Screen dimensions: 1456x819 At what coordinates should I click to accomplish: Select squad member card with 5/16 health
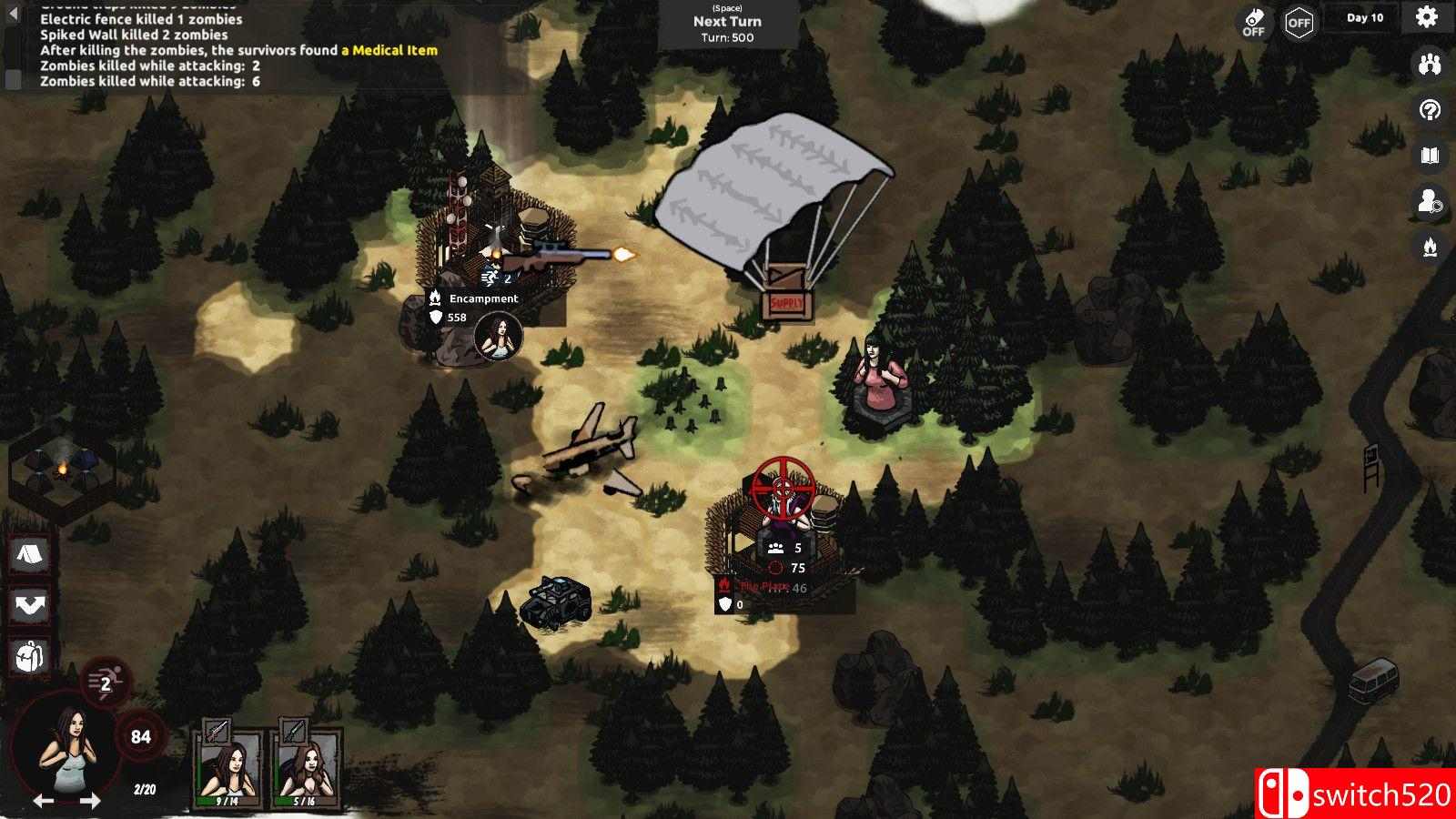pos(304,764)
